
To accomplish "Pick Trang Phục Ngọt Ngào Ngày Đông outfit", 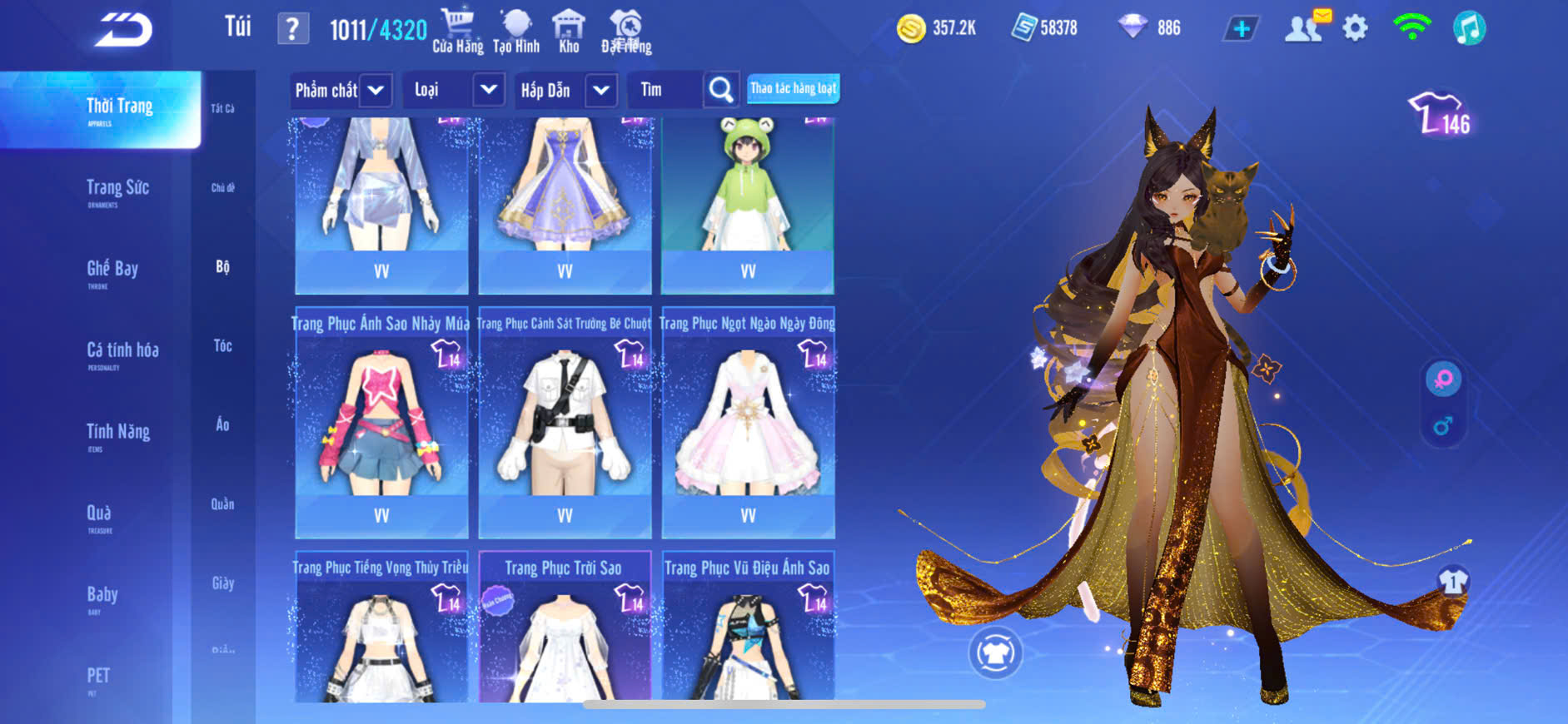I will click(748, 424).
